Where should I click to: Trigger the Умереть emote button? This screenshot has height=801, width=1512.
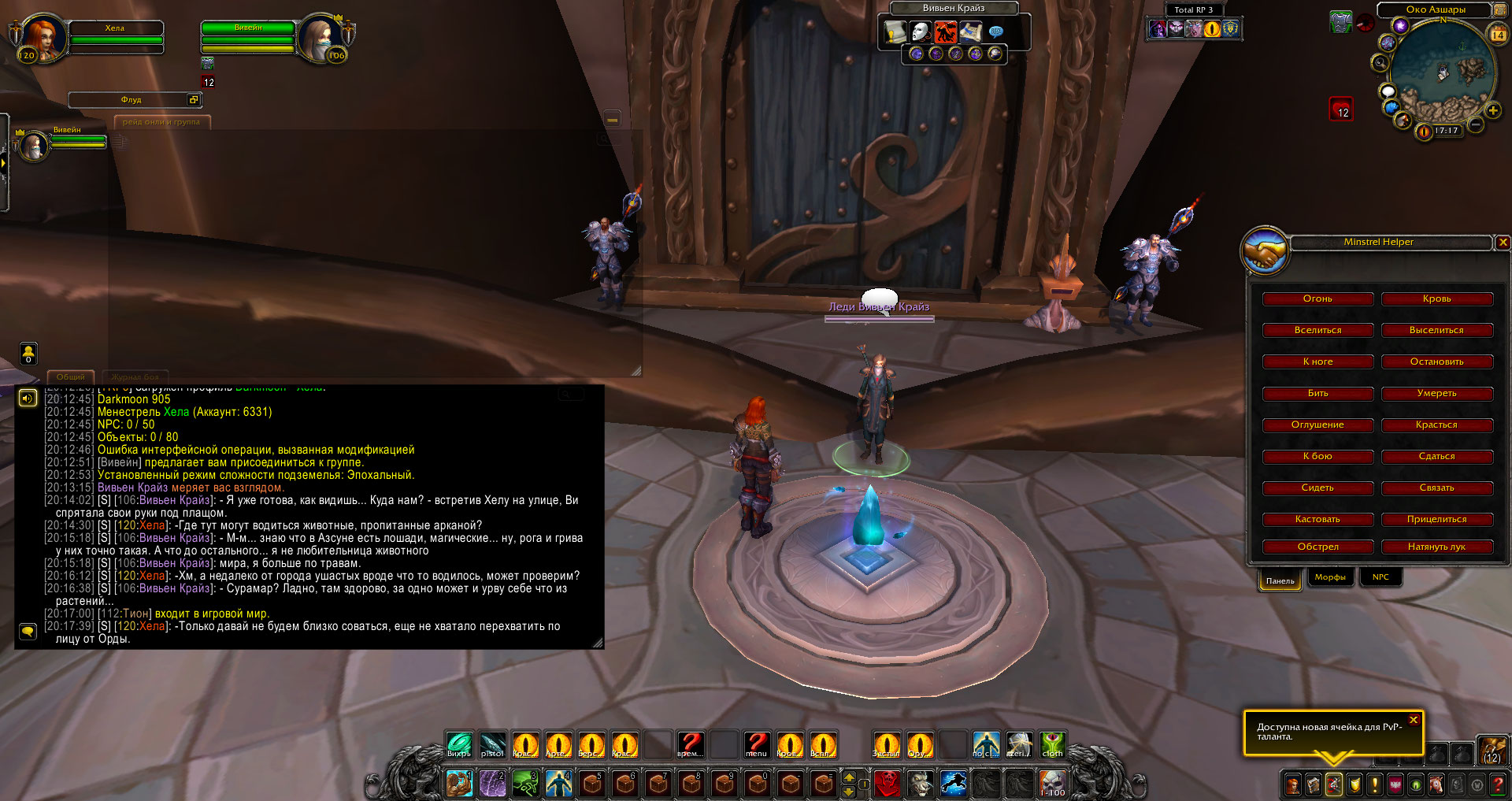click(x=1436, y=394)
